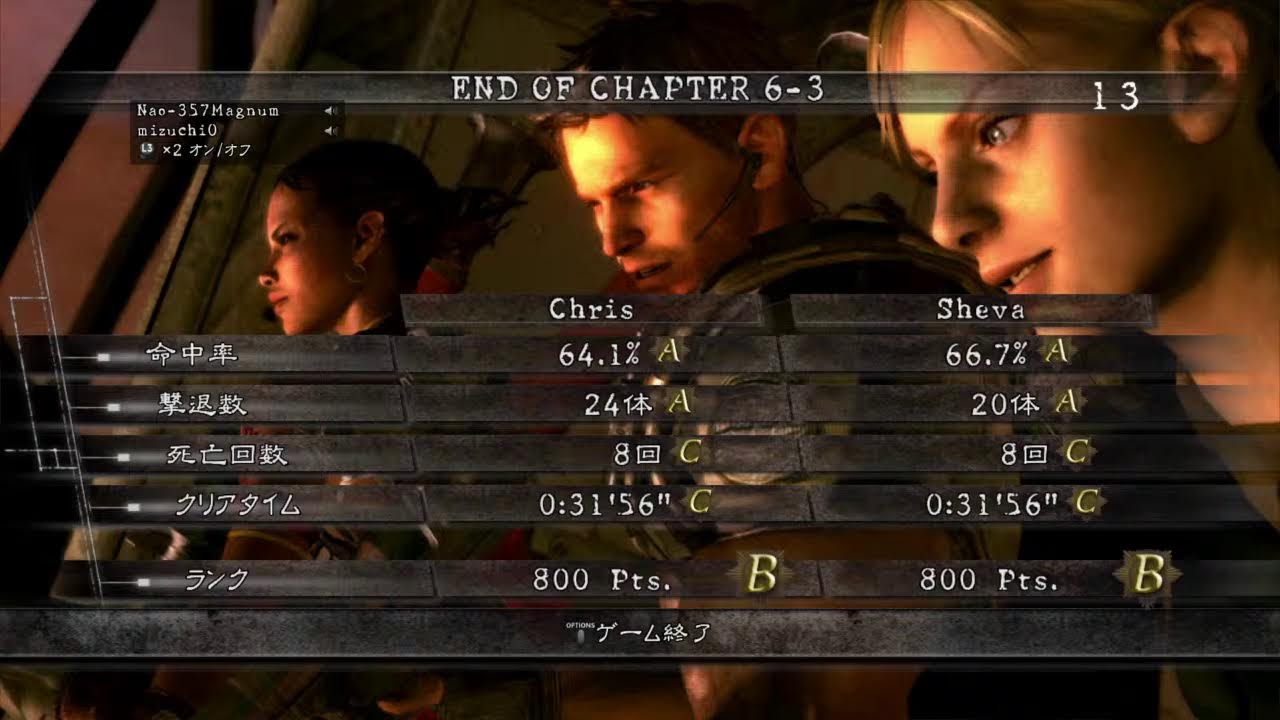Toggle the speaker icon beside mizuchi0
This screenshot has height=720, width=1280.
click(330, 131)
